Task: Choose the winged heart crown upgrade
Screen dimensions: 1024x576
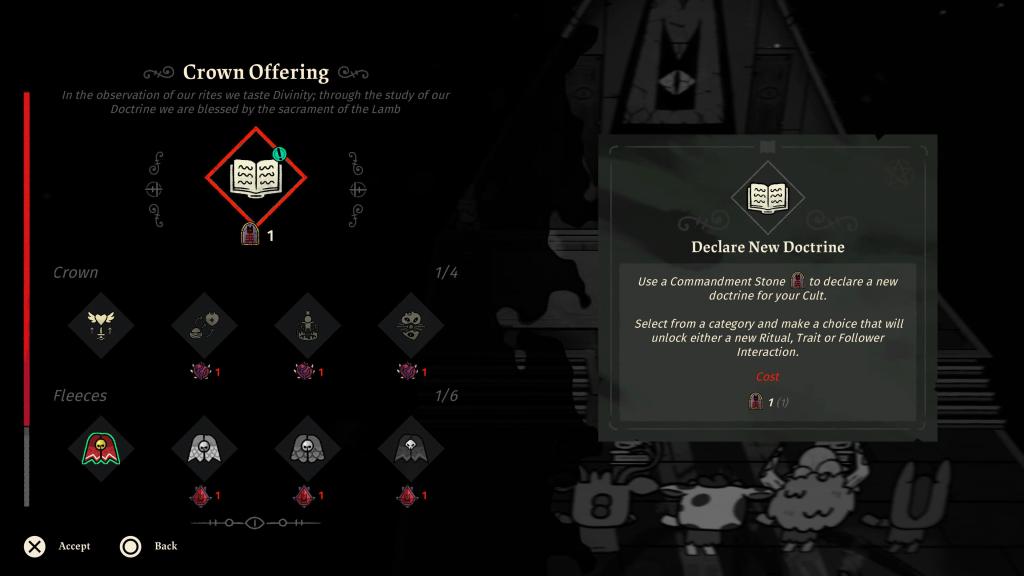Action: pyautogui.click(x=100, y=325)
